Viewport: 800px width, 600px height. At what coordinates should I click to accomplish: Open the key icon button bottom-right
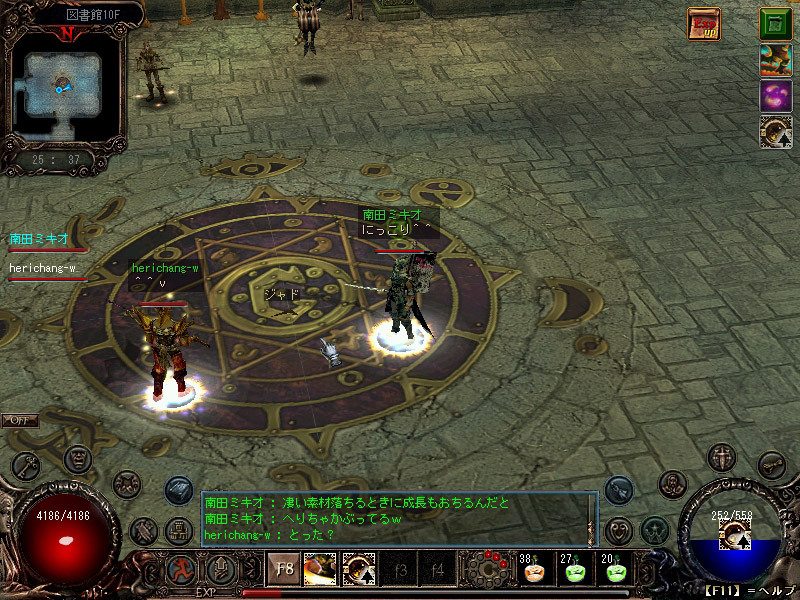click(x=770, y=463)
